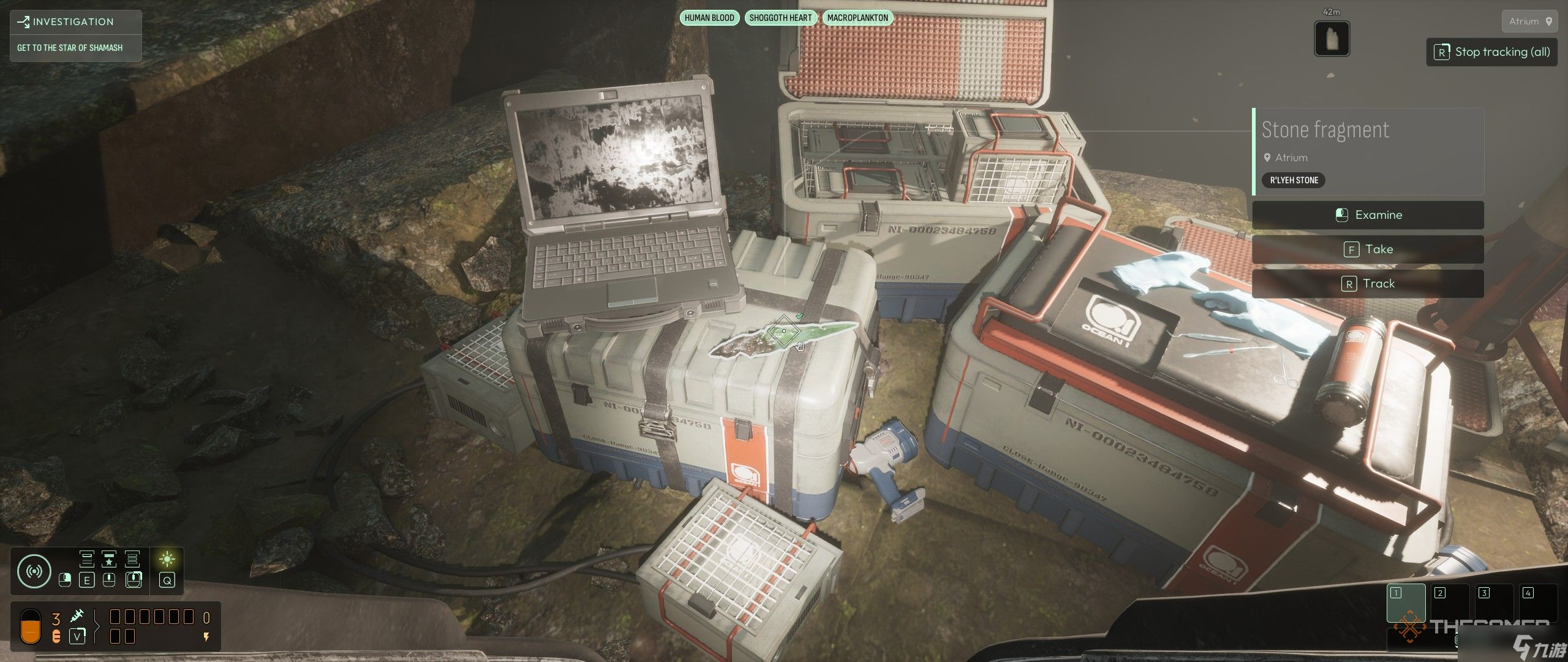
Task: Toggle the glowing sun light icon
Action: [x=167, y=559]
